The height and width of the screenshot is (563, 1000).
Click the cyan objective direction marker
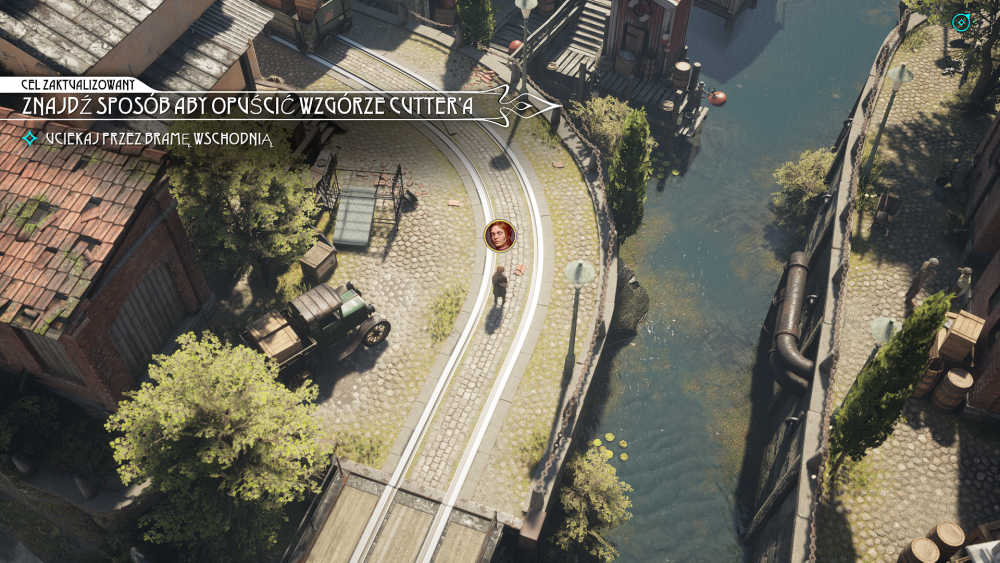tap(961, 21)
